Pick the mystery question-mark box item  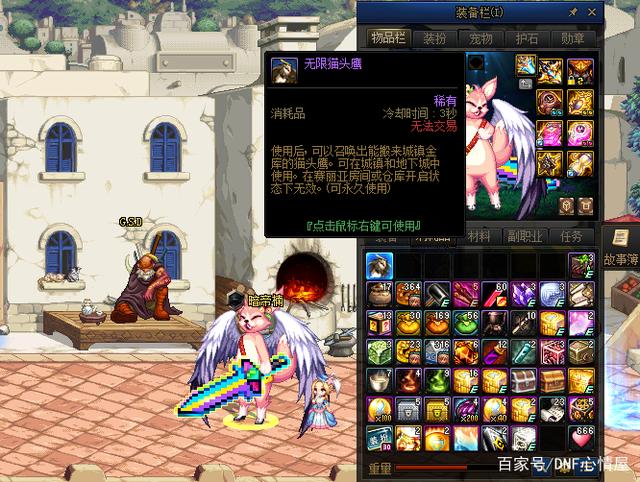pos(378,323)
